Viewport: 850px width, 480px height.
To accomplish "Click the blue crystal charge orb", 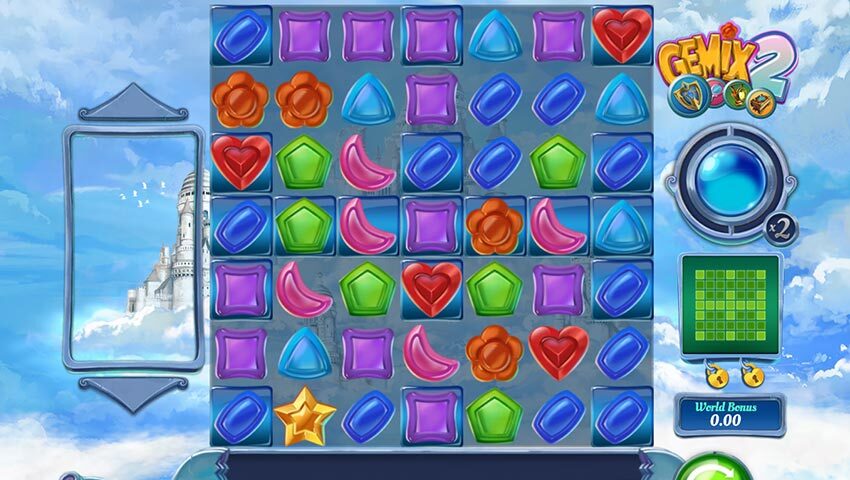I will point(729,179).
